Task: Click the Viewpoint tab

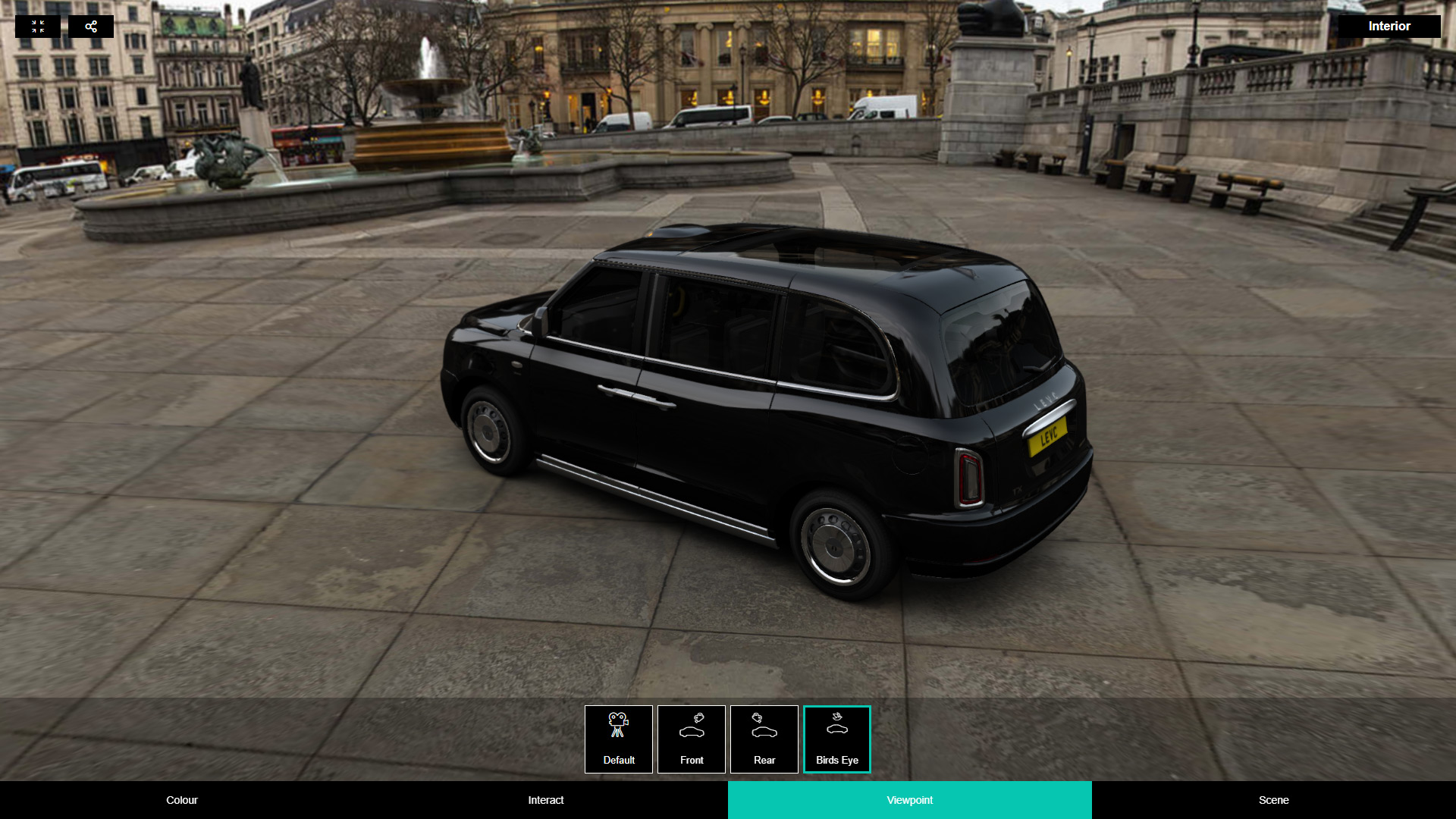Action: [910, 800]
